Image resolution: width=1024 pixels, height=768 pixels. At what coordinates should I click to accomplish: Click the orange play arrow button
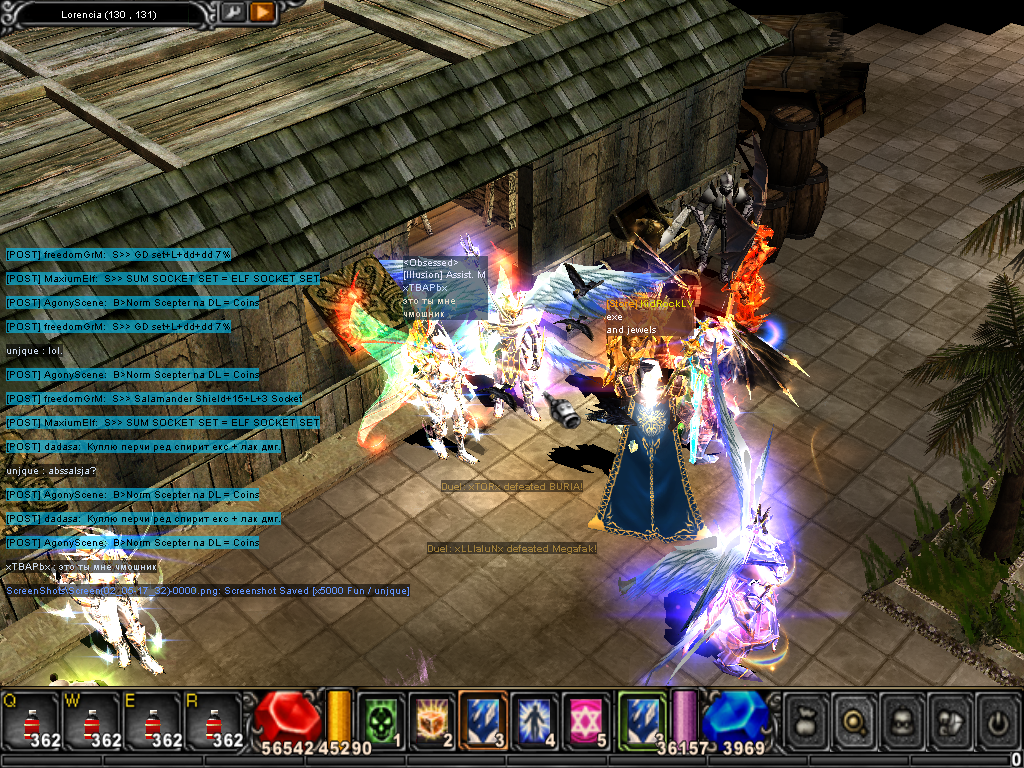(x=262, y=13)
